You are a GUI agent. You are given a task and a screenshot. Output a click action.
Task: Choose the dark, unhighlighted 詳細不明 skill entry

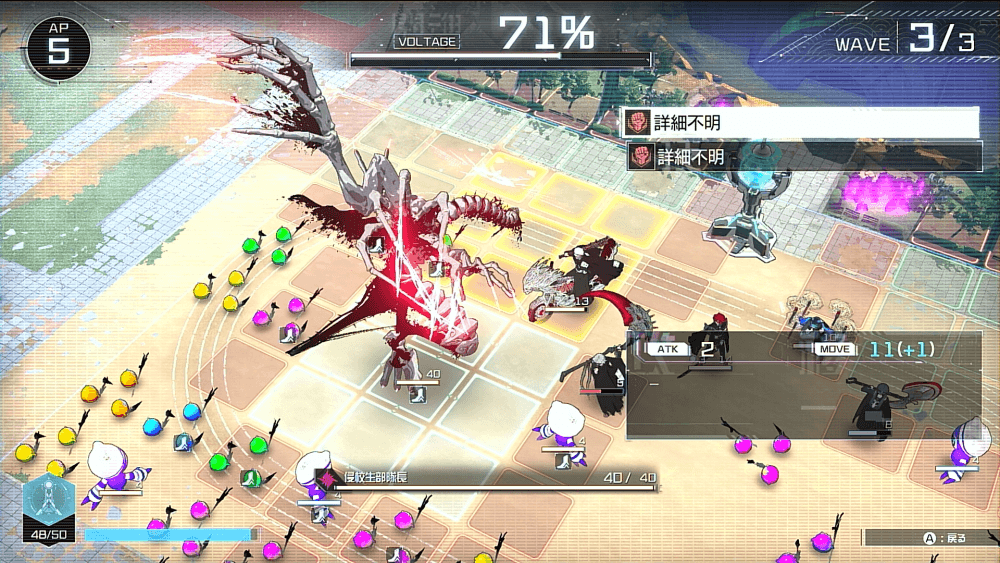[x=803, y=157]
